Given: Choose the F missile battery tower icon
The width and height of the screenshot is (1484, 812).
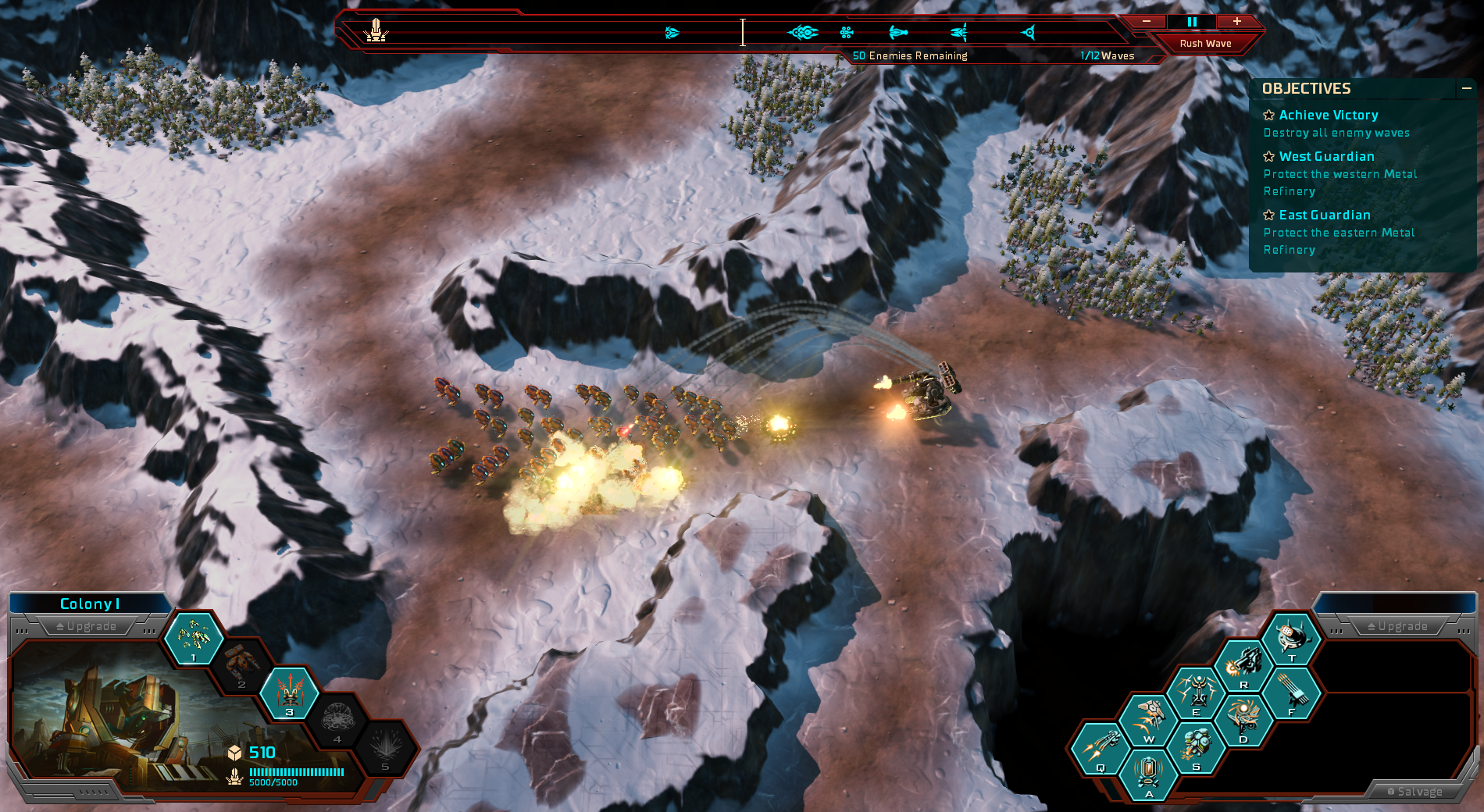Looking at the screenshot, I should pos(1291,693).
